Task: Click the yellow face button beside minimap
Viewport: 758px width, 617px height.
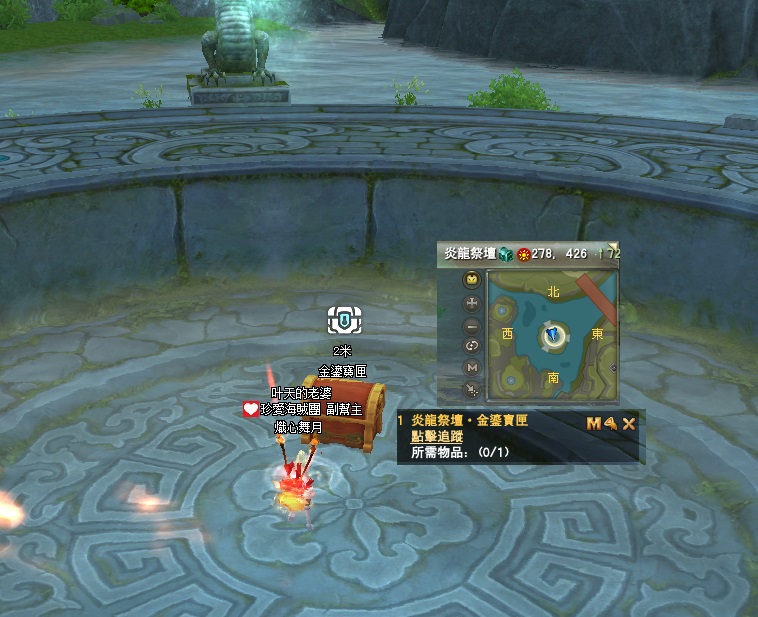Action: pyautogui.click(x=472, y=280)
